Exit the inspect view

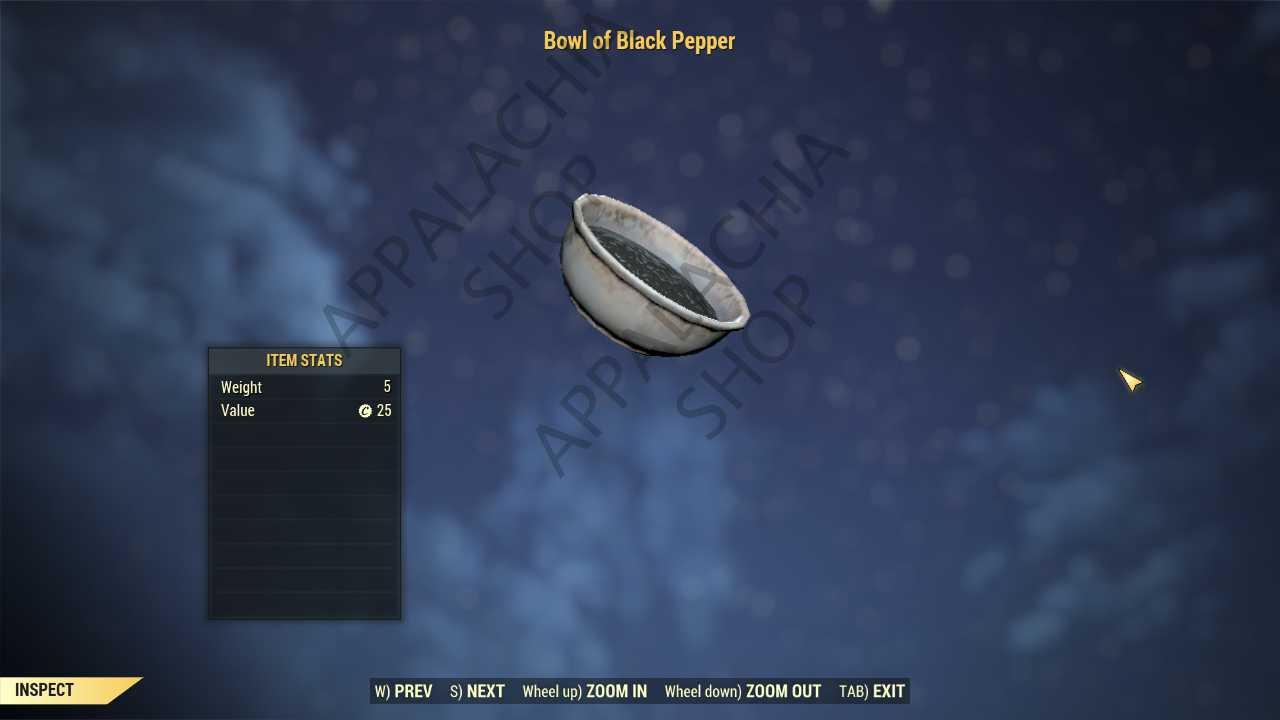(x=872, y=691)
